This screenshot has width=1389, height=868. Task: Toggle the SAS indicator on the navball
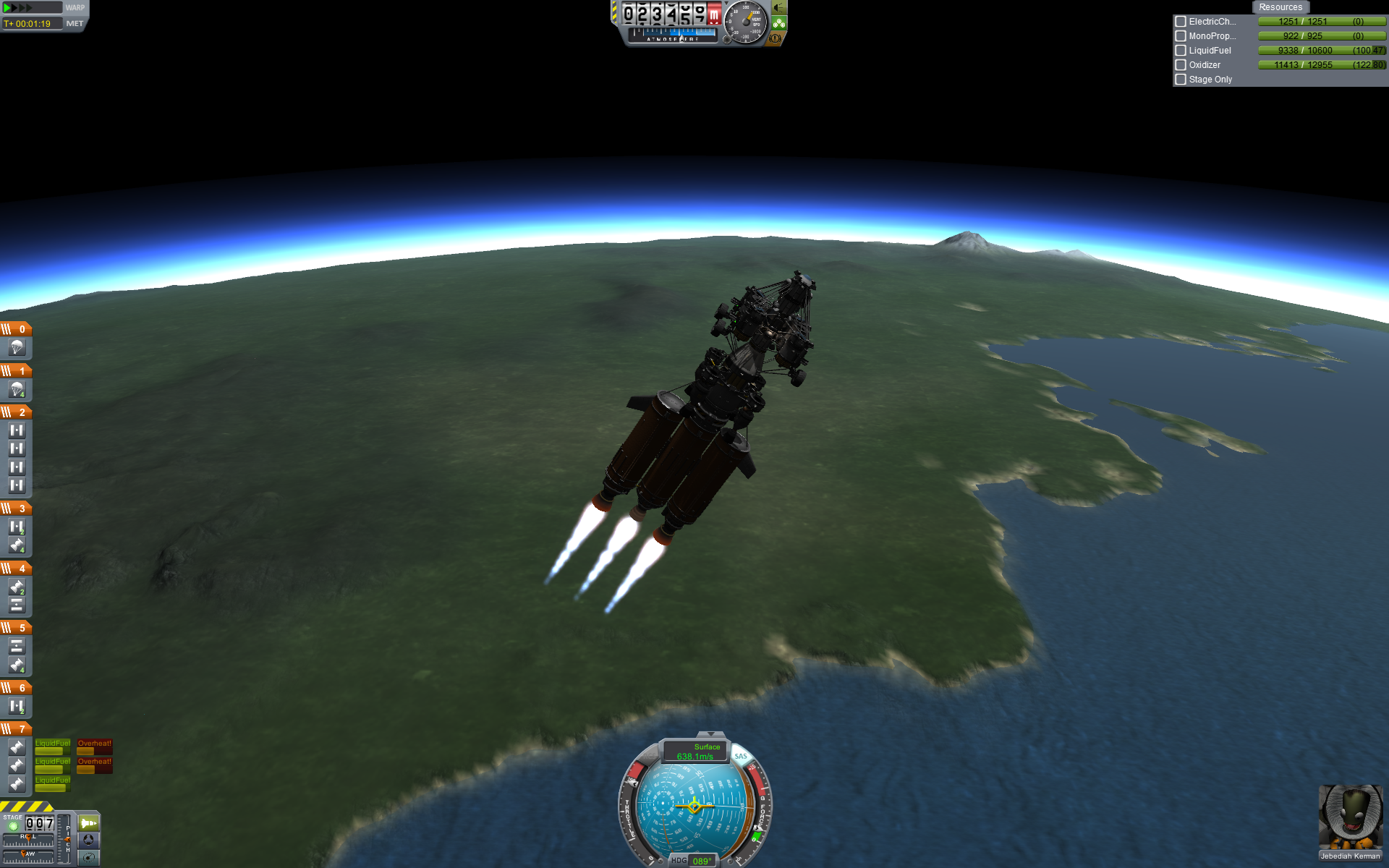tap(741, 756)
